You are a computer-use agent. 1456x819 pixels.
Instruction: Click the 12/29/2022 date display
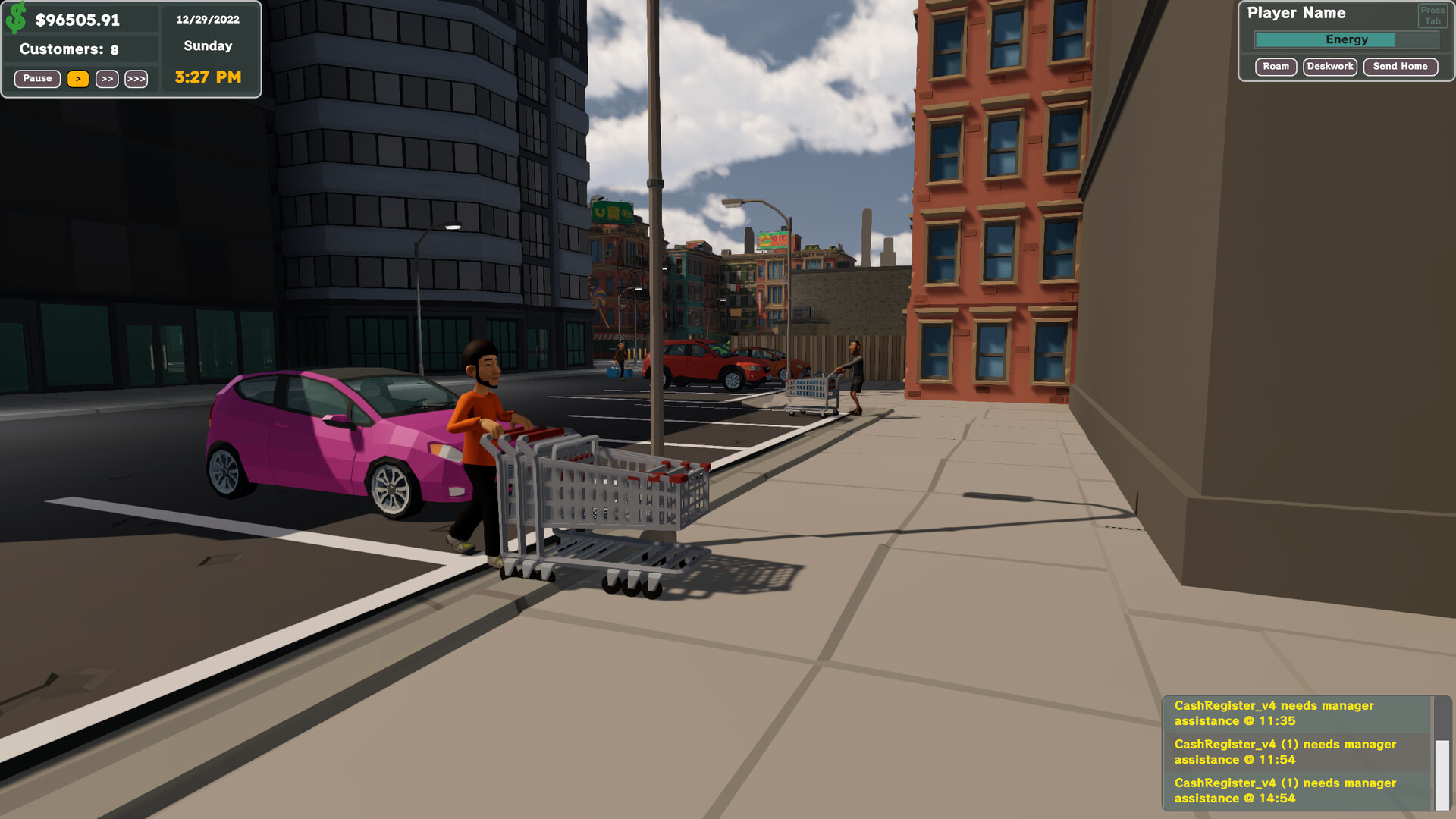point(207,19)
